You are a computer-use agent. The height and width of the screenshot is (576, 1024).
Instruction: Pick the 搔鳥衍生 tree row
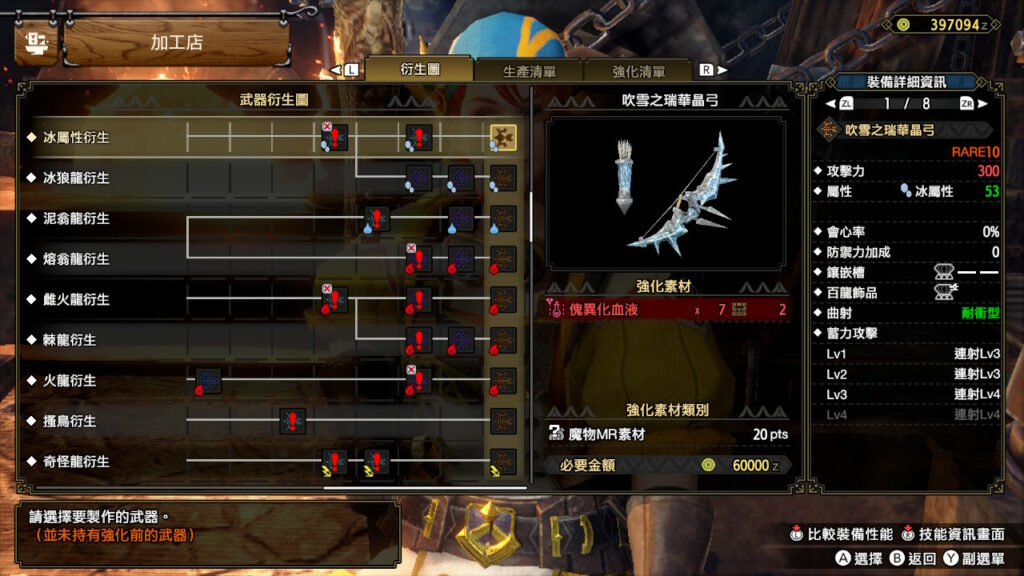click(69, 421)
